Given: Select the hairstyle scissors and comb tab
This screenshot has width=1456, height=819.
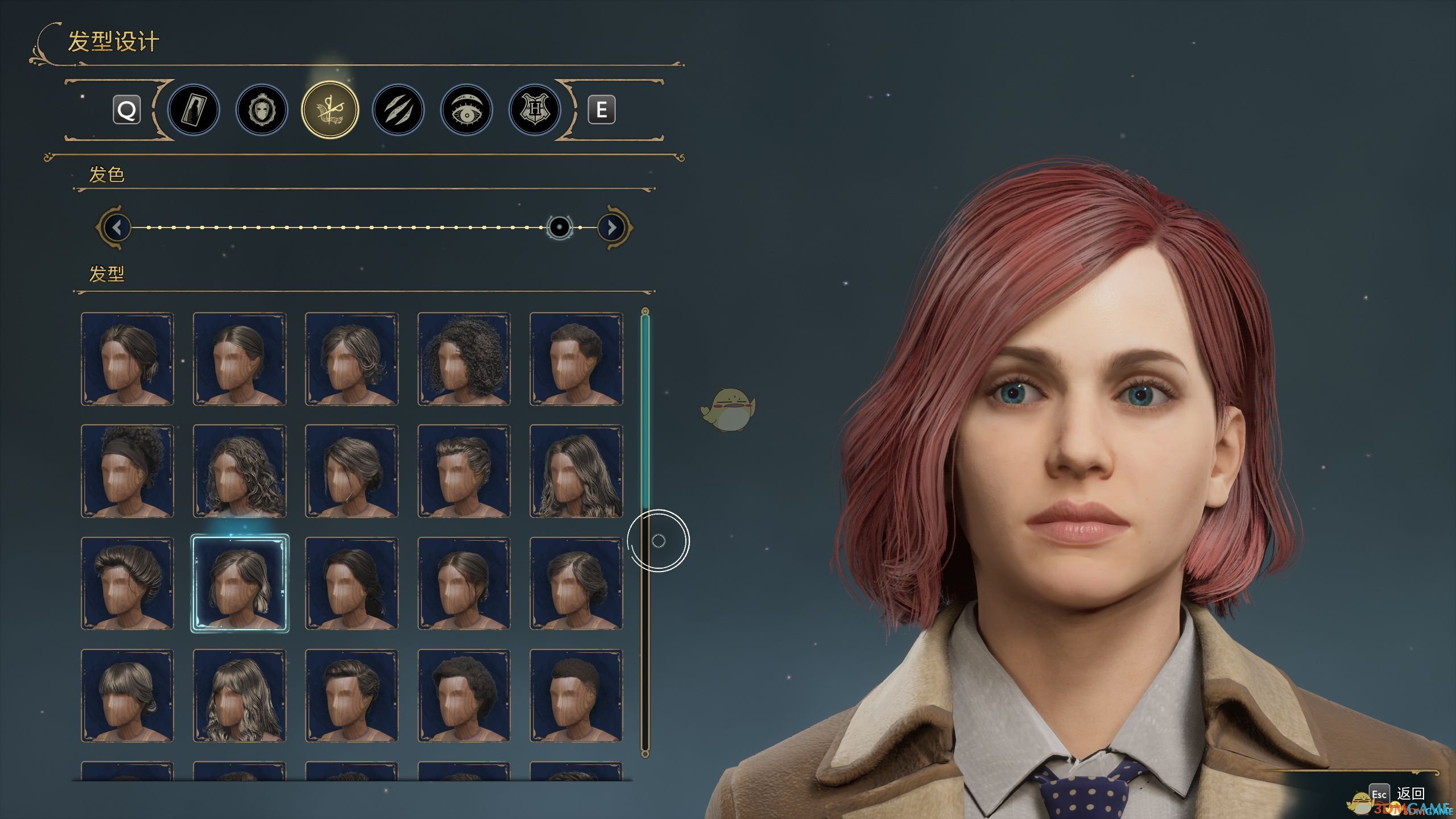Looking at the screenshot, I should pyautogui.click(x=330, y=110).
